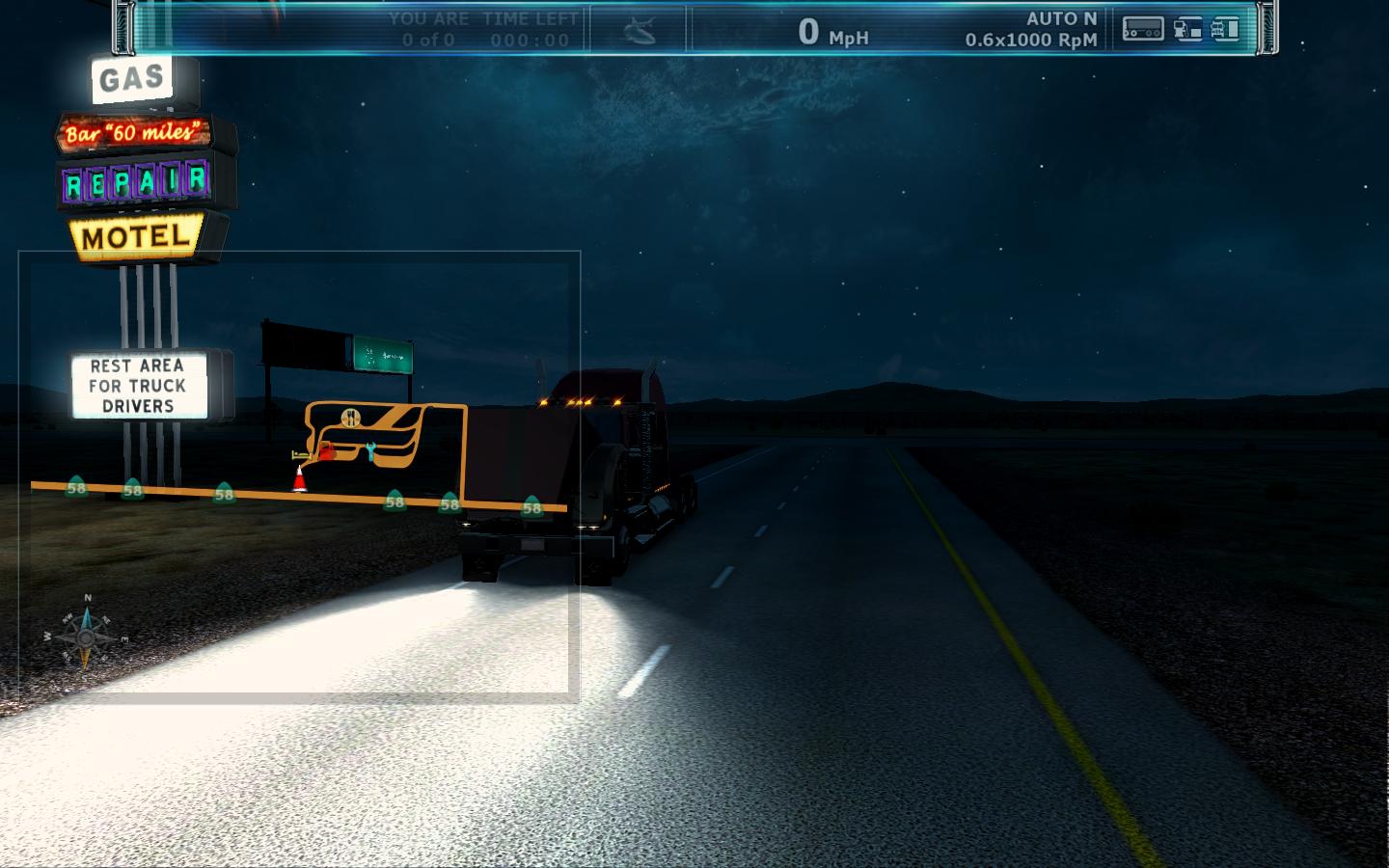Select the red cone truck position marker
Image resolution: width=1389 pixels, height=868 pixels.
tap(300, 478)
